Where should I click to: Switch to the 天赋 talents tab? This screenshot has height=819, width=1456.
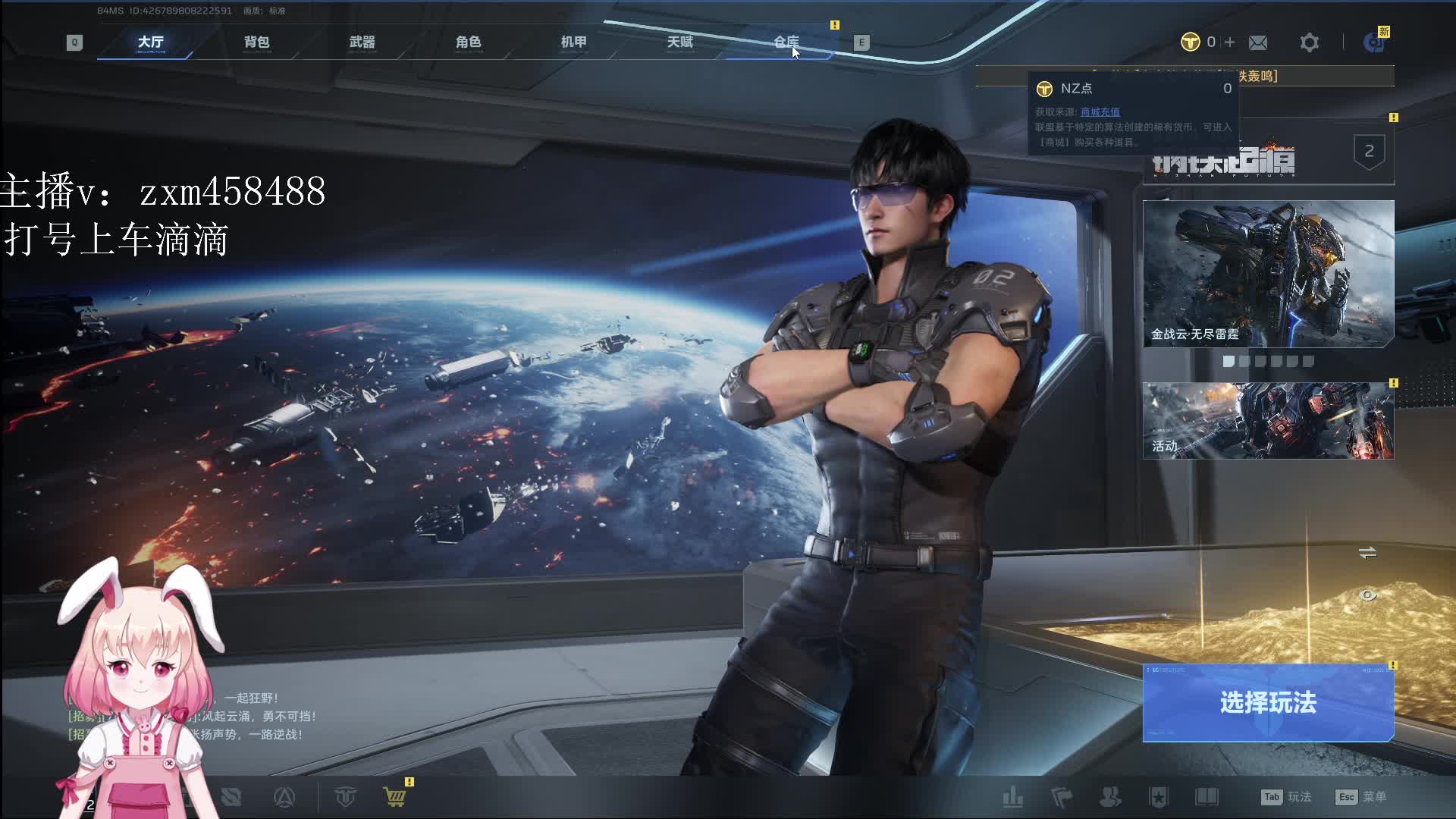[x=680, y=42]
